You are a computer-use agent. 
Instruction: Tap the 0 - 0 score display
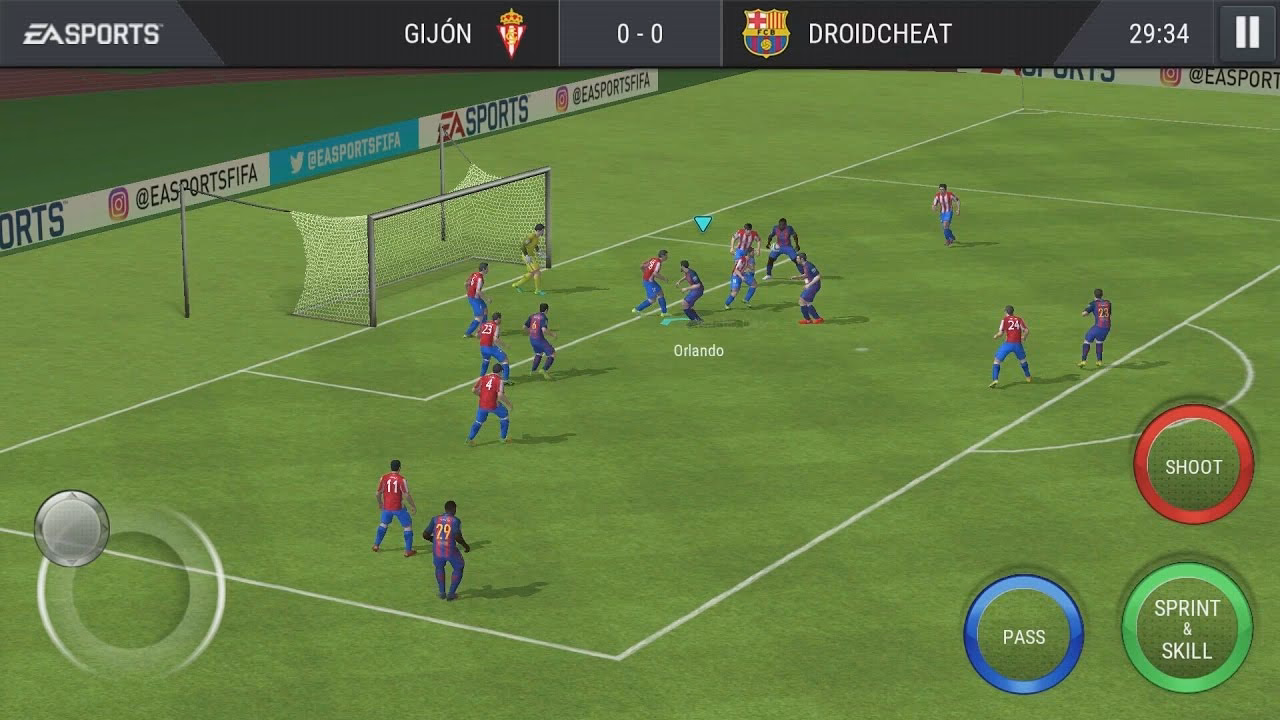[x=640, y=31]
